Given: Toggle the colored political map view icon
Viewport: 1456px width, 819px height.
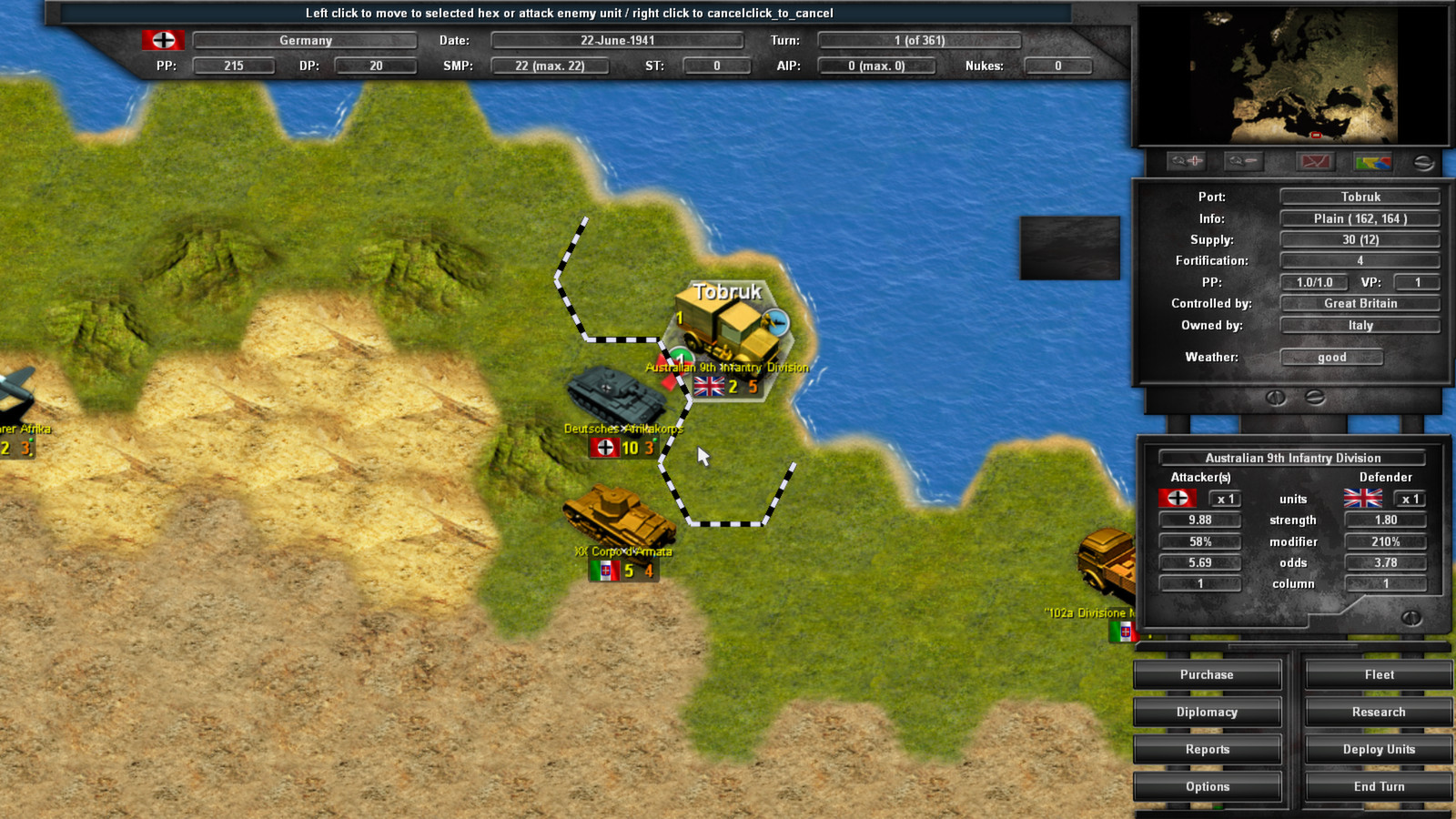Looking at the screenshot, I should (x=1373, y=161).
